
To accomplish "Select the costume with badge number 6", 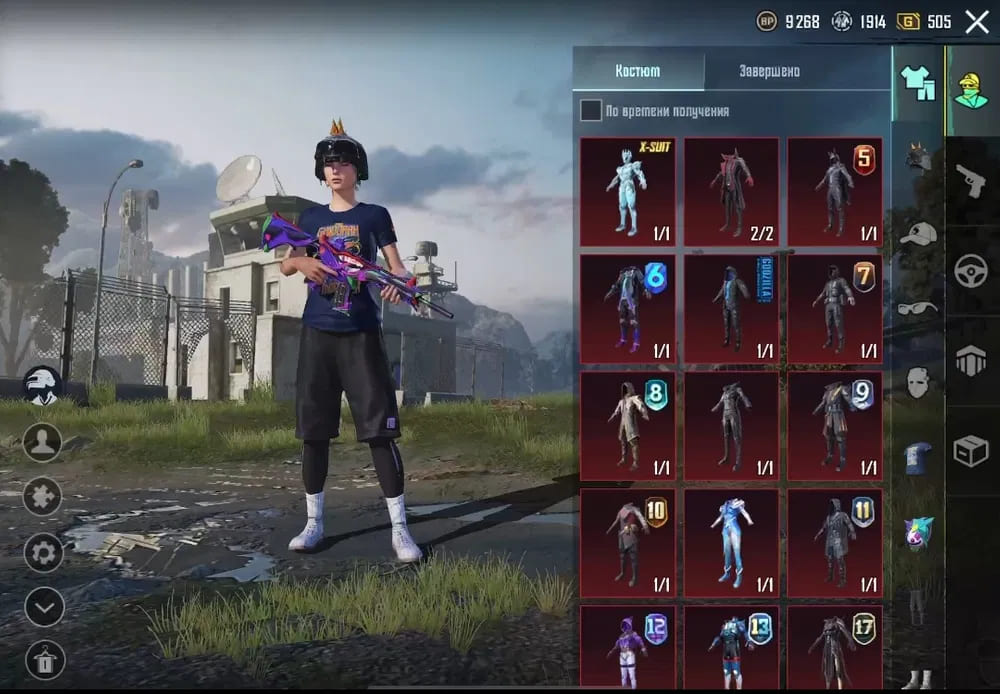I will pyautogui.click(x=627, y=308).
